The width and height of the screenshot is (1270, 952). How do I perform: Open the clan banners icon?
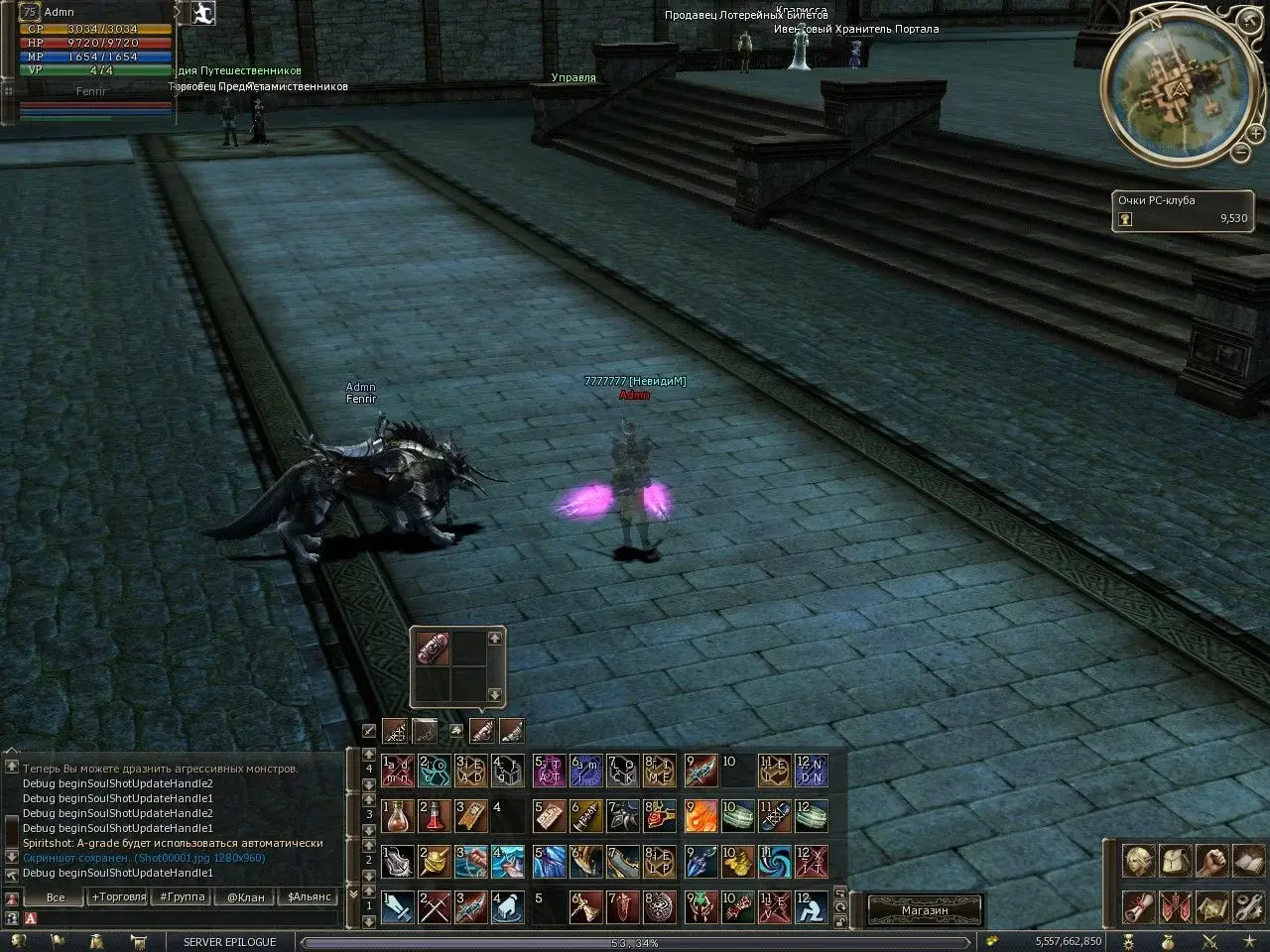click(x=1175, y=907)
